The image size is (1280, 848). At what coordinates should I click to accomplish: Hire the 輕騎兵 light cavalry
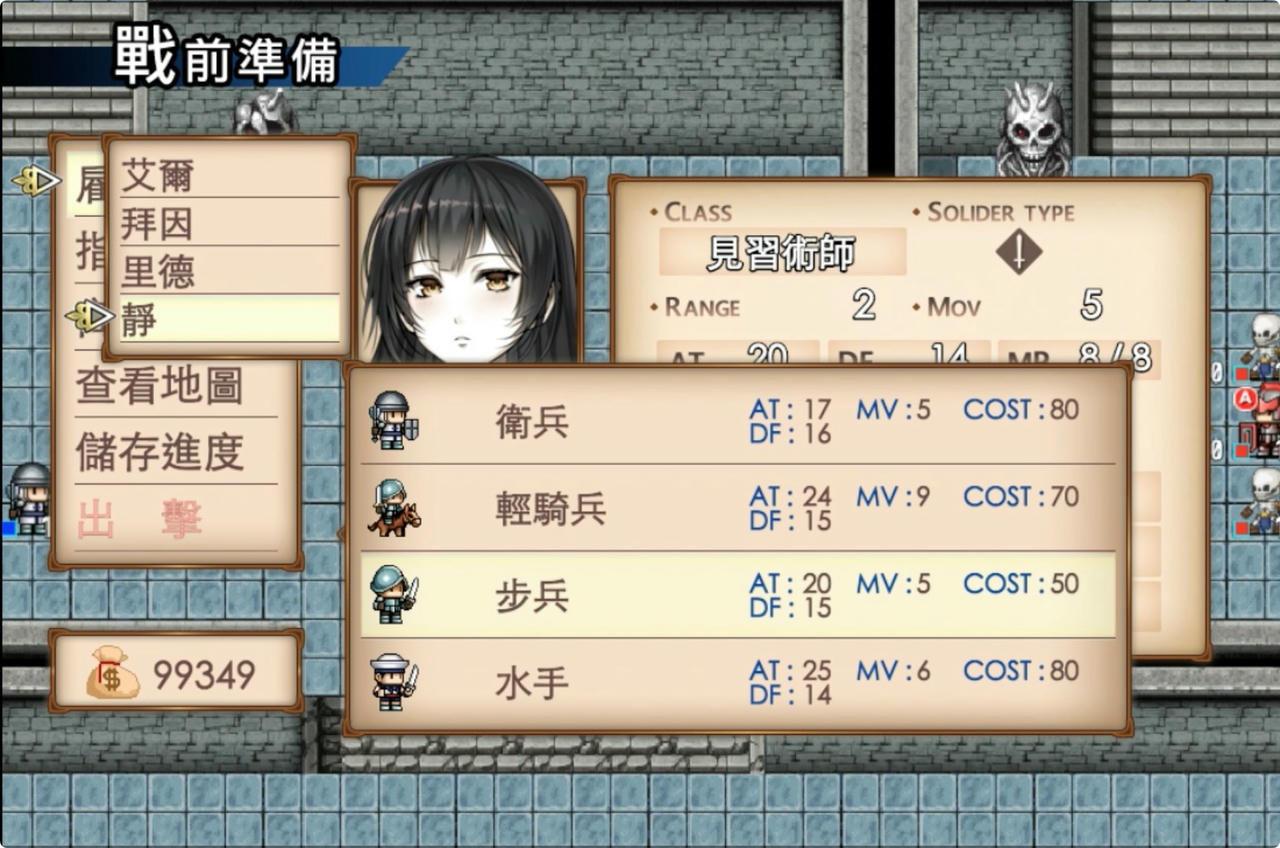tap(737, 509)
